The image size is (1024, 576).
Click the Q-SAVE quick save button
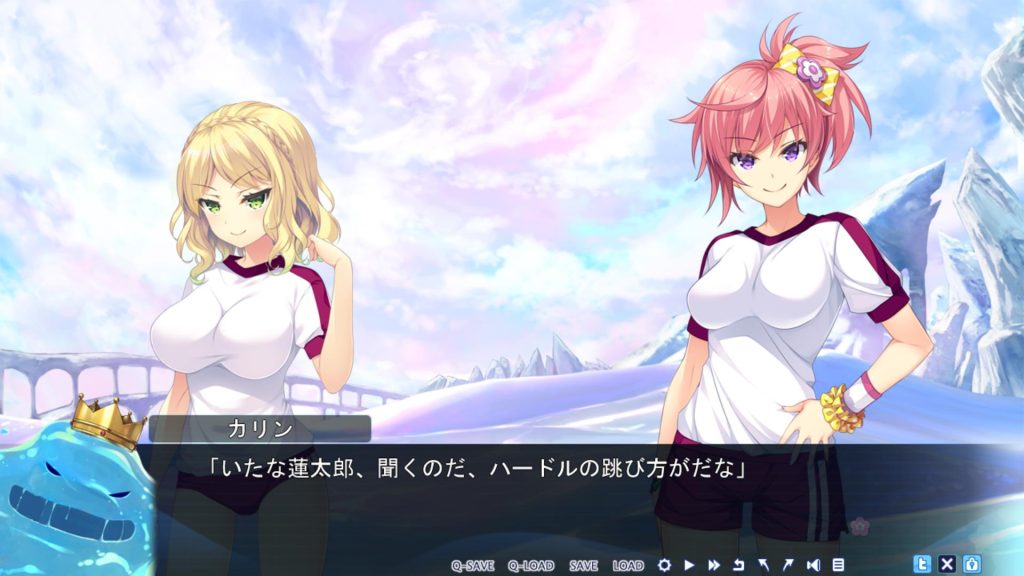tap(472, 565)
